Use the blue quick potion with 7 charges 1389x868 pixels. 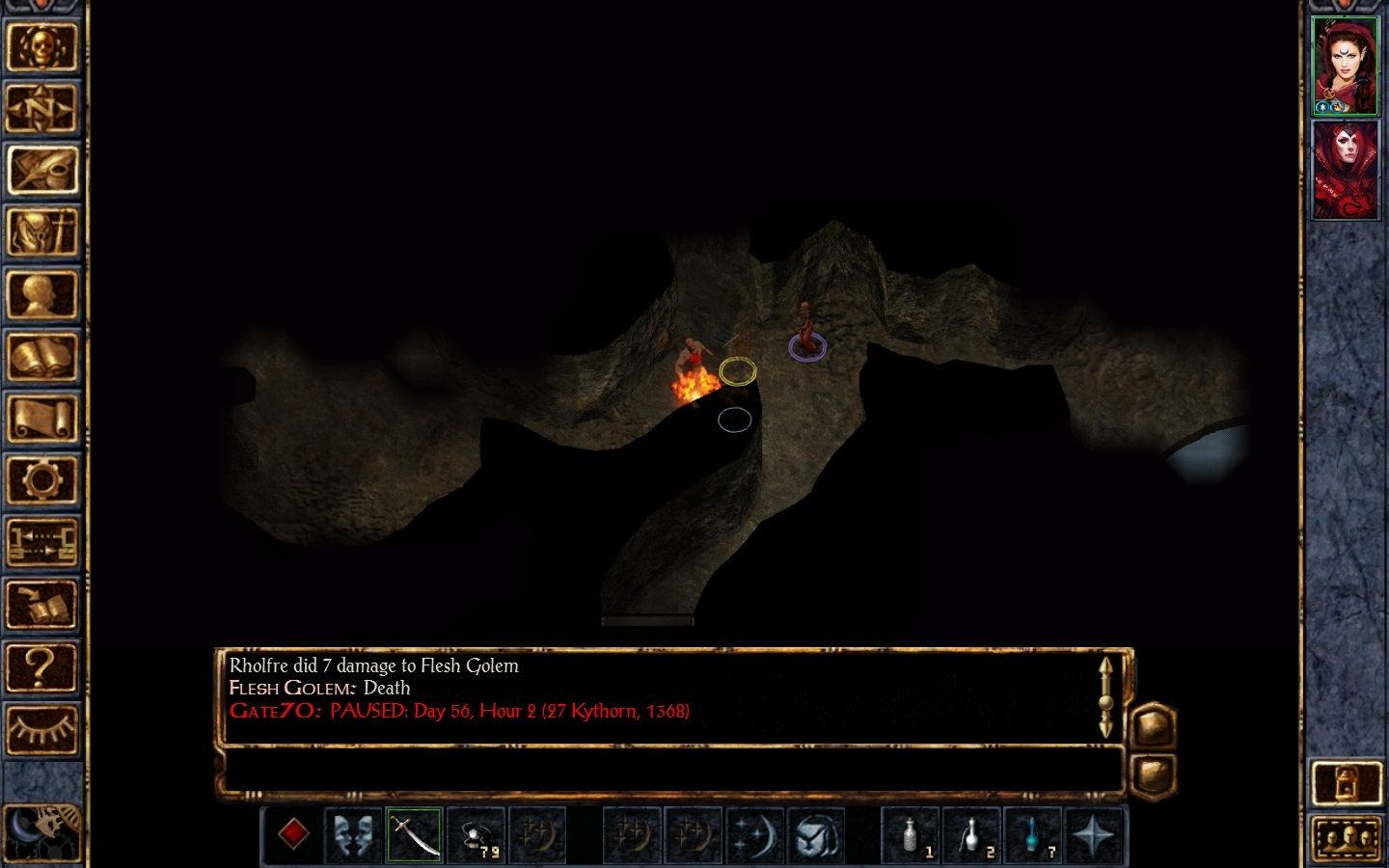click(x=1032, y=834)
